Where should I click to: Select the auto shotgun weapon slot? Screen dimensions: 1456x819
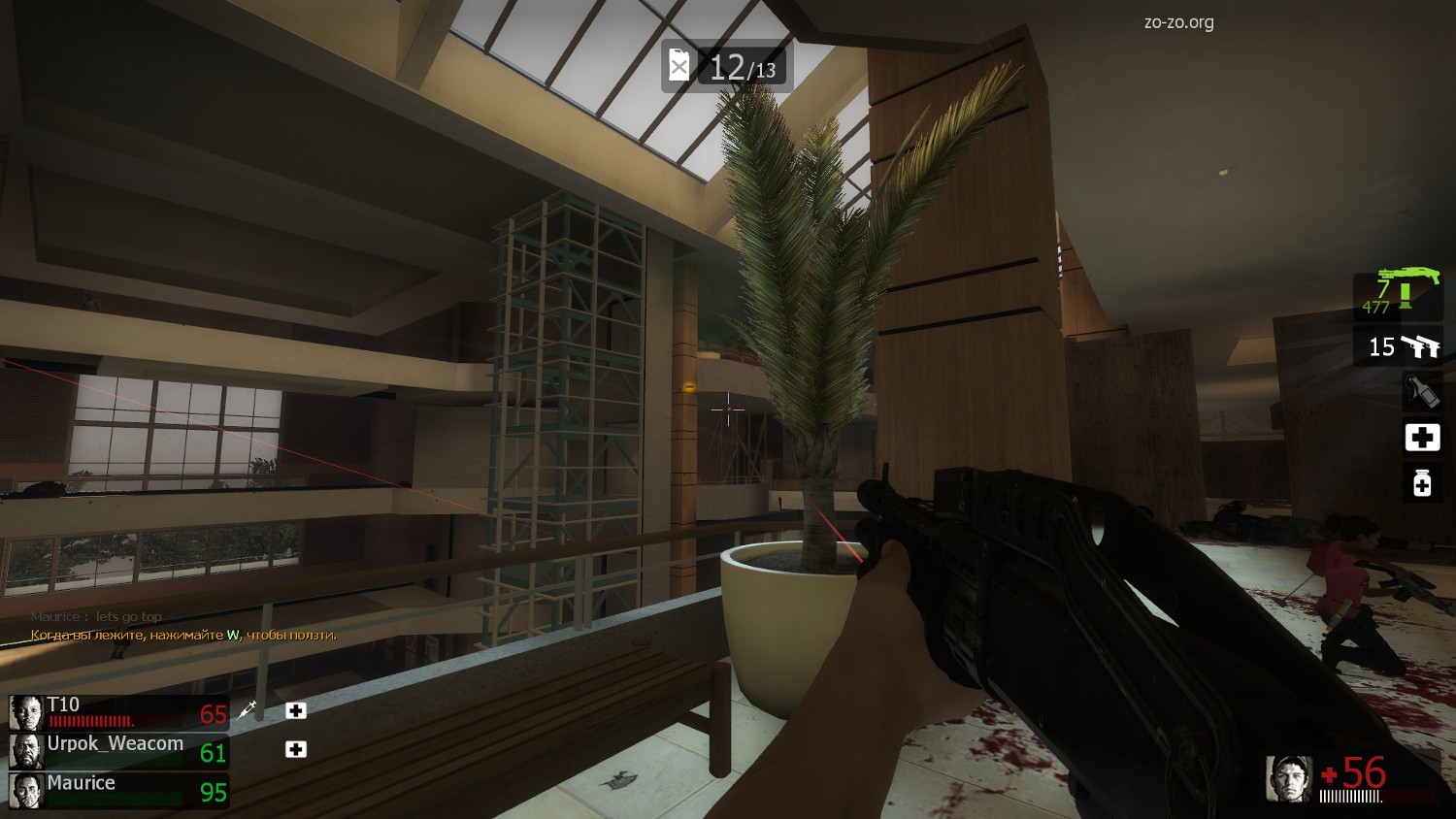tap(1399, 293)
